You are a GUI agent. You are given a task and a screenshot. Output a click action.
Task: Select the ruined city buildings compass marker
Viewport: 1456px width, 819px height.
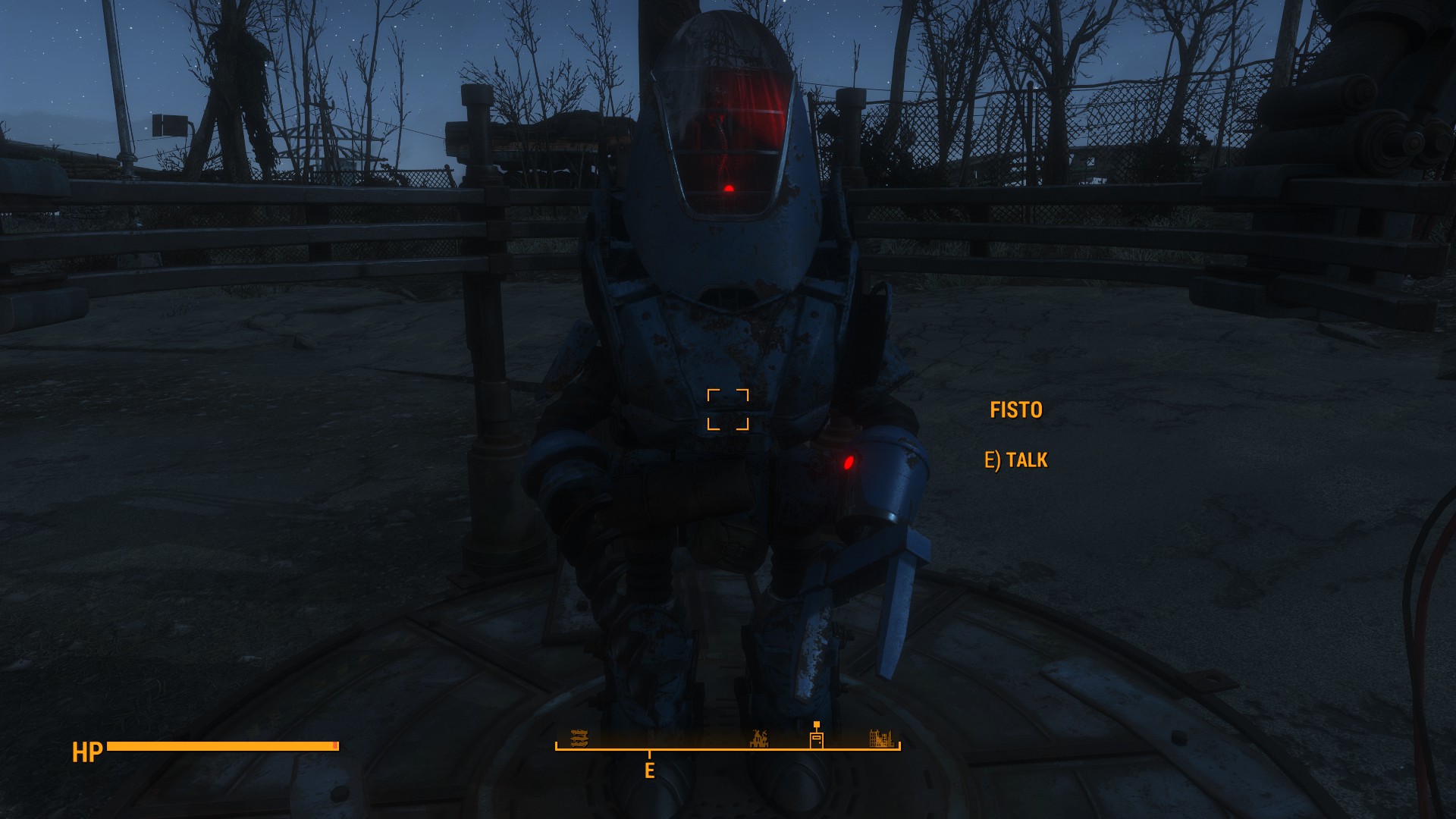point(880,738)
